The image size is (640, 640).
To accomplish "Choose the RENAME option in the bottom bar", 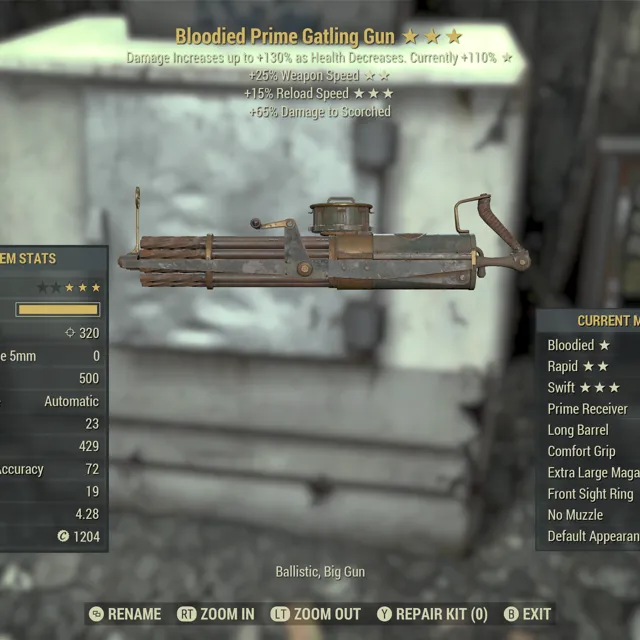I will [x=125, y=614].
